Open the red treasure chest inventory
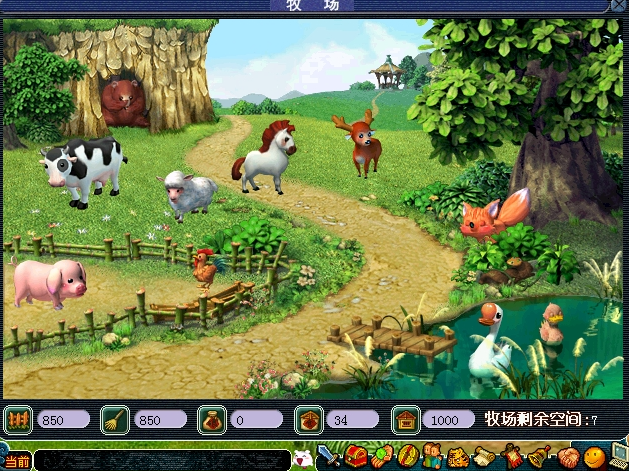 click(x=355, y=458)
